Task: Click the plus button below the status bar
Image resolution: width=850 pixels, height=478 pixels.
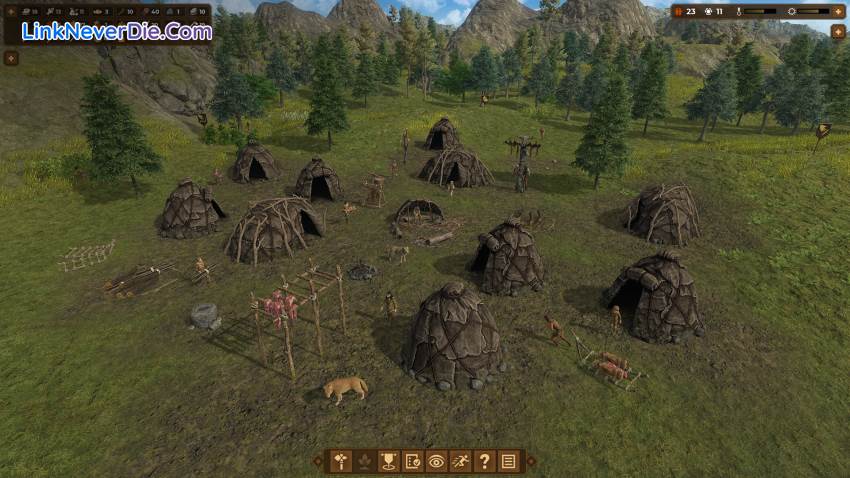Action: point(838,31)
